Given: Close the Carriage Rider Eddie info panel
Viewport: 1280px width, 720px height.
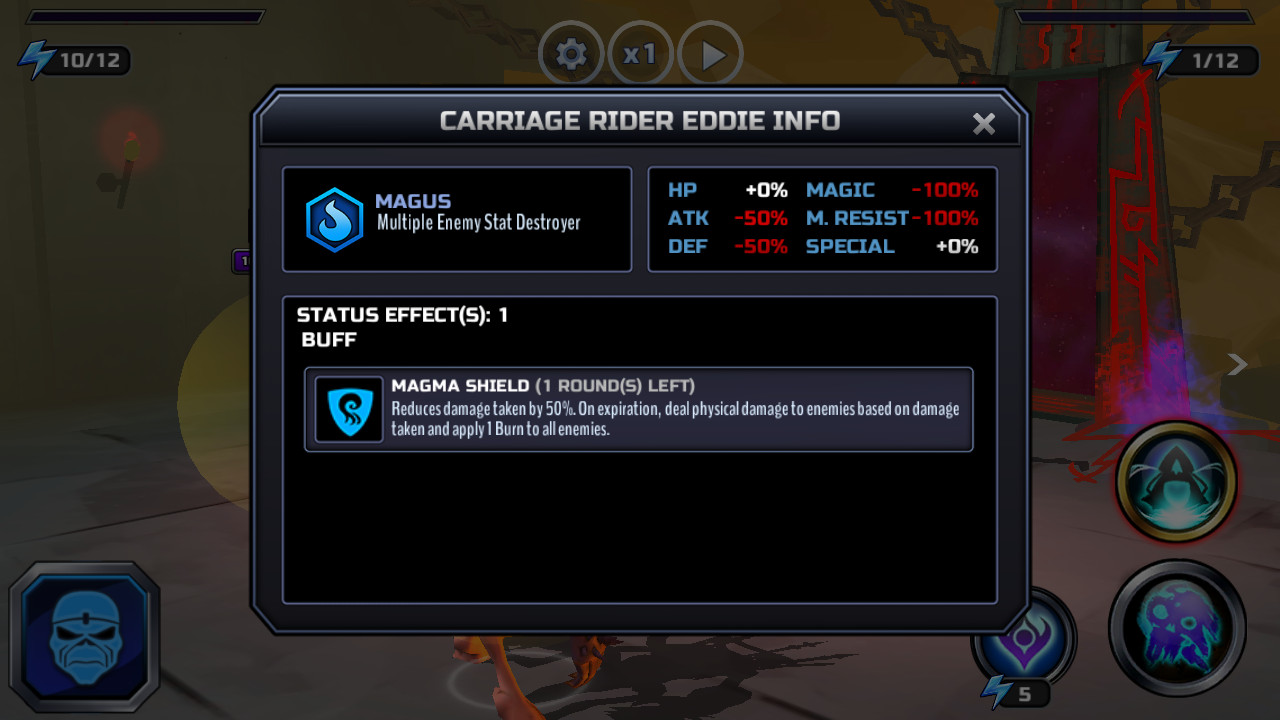Looking at the screenshot, I should click(983, 123).
